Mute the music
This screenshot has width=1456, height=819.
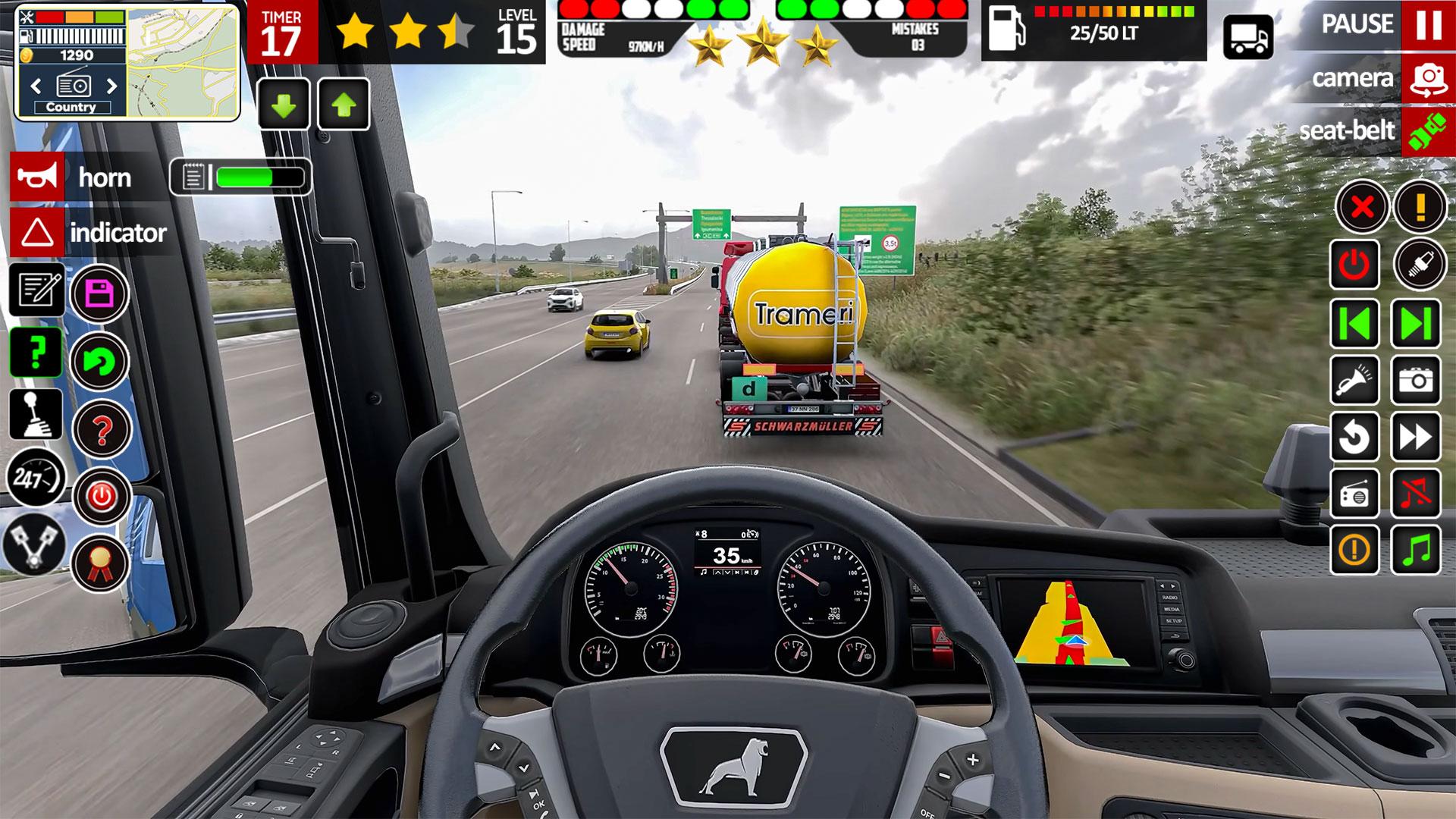[x=1416, y=494]
